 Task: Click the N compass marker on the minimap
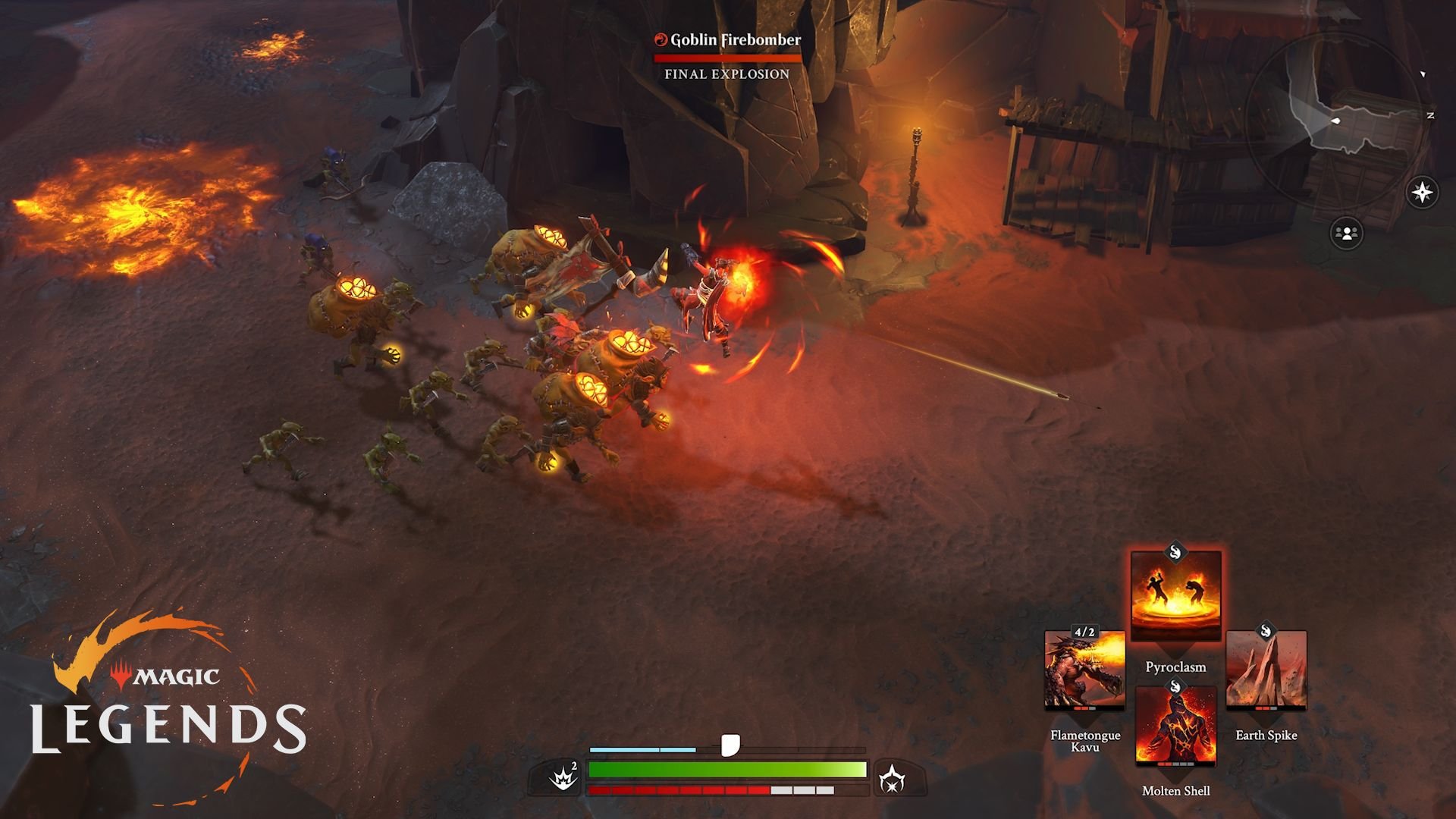click(1430, 116)
